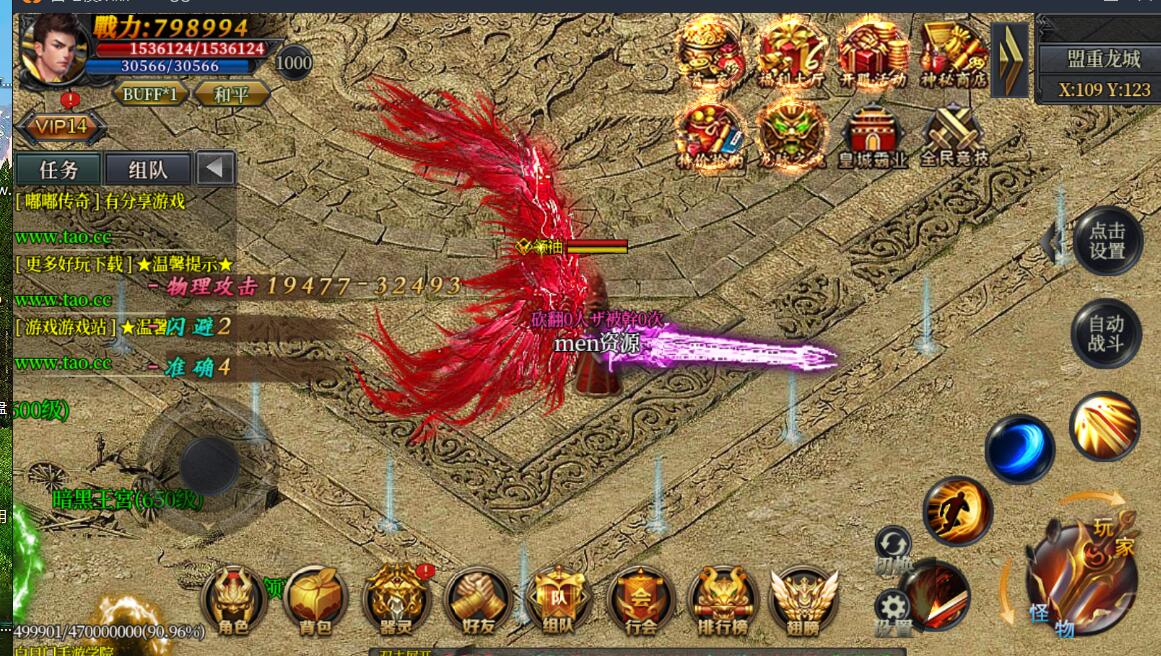Screen dimensions: 1161x656
Task: Open the 好友 friends list
Action: click(478, 598)
